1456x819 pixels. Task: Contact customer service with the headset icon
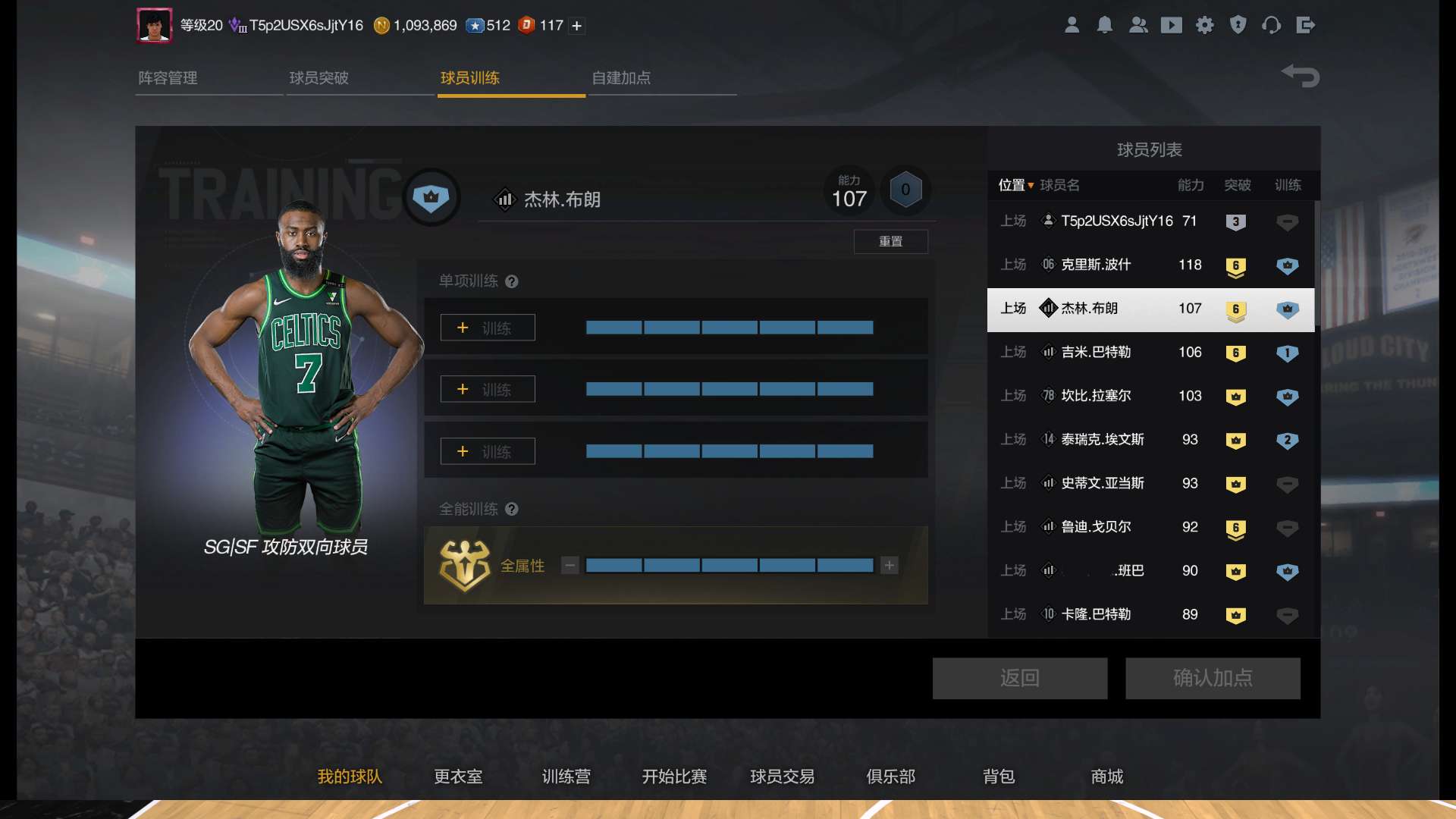pos(1272,25)
